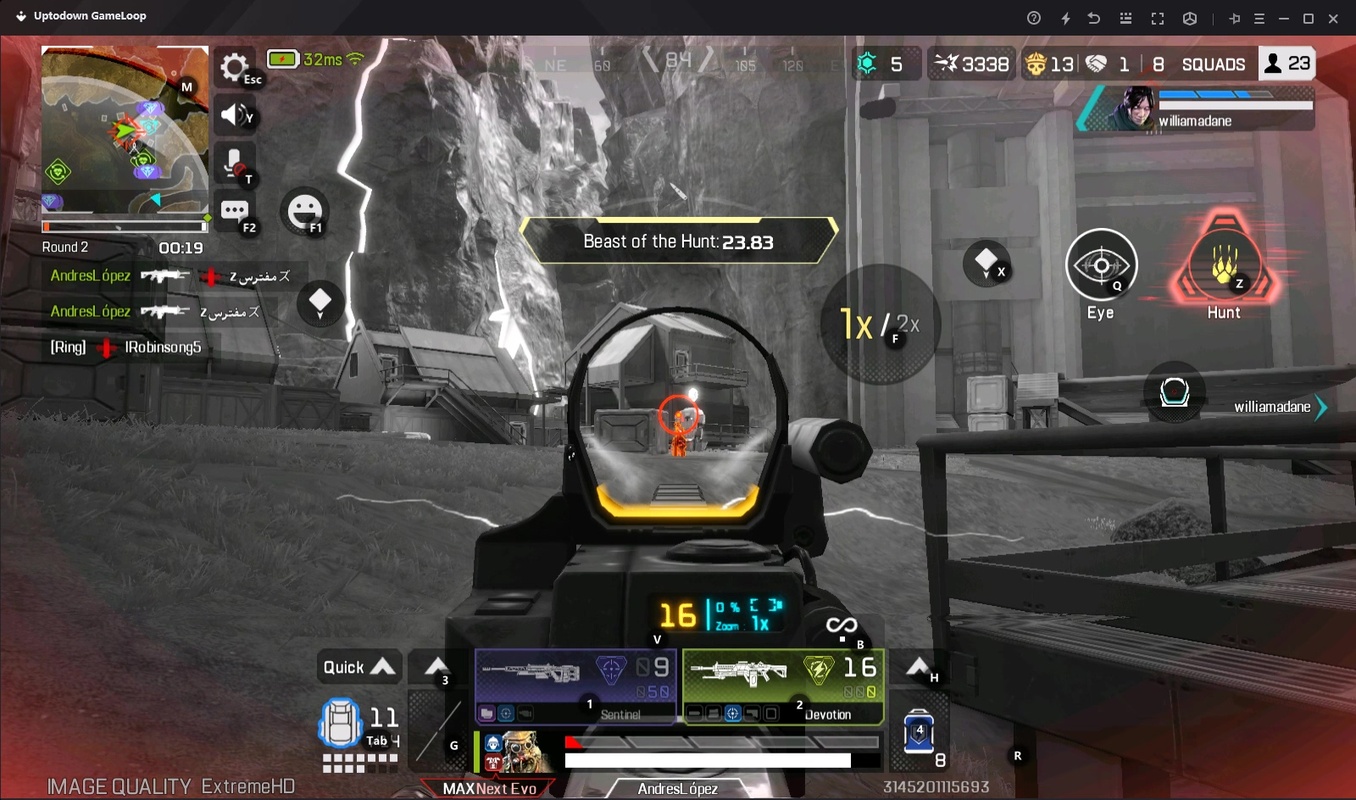Toggle the 1x/2x scope zoom button

880,324
